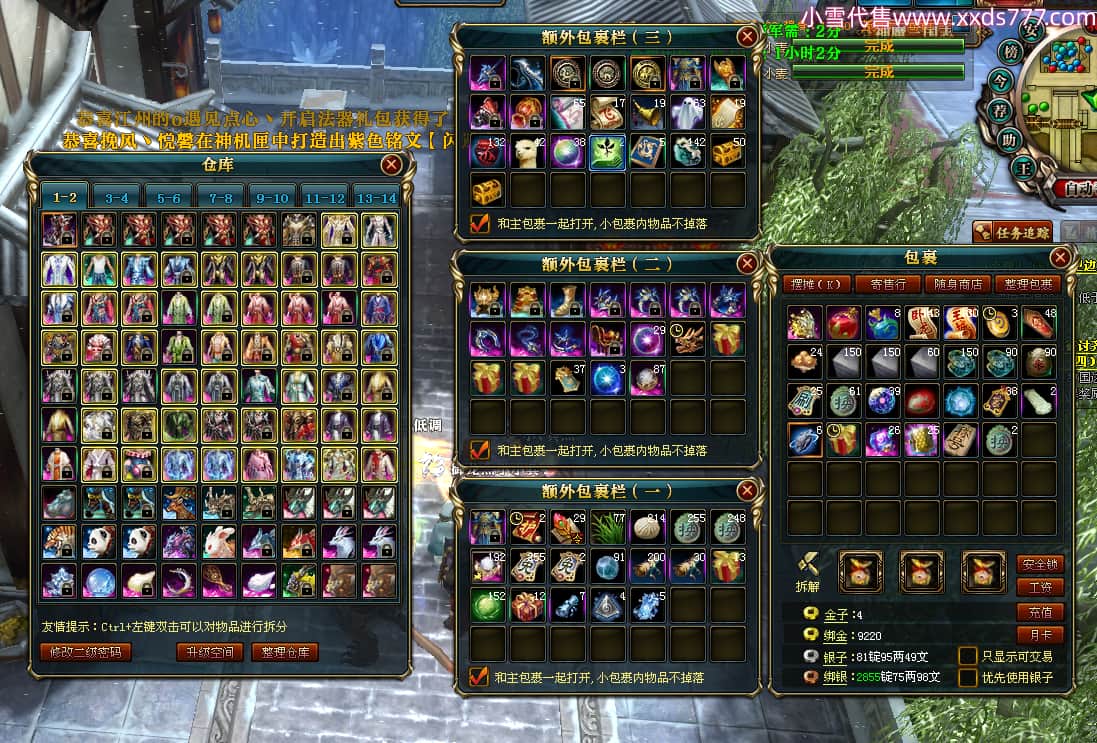Screen dimensions: 1097x743
Task: Click the 安全锁 safety lock button
Action: coord(1040,564)
